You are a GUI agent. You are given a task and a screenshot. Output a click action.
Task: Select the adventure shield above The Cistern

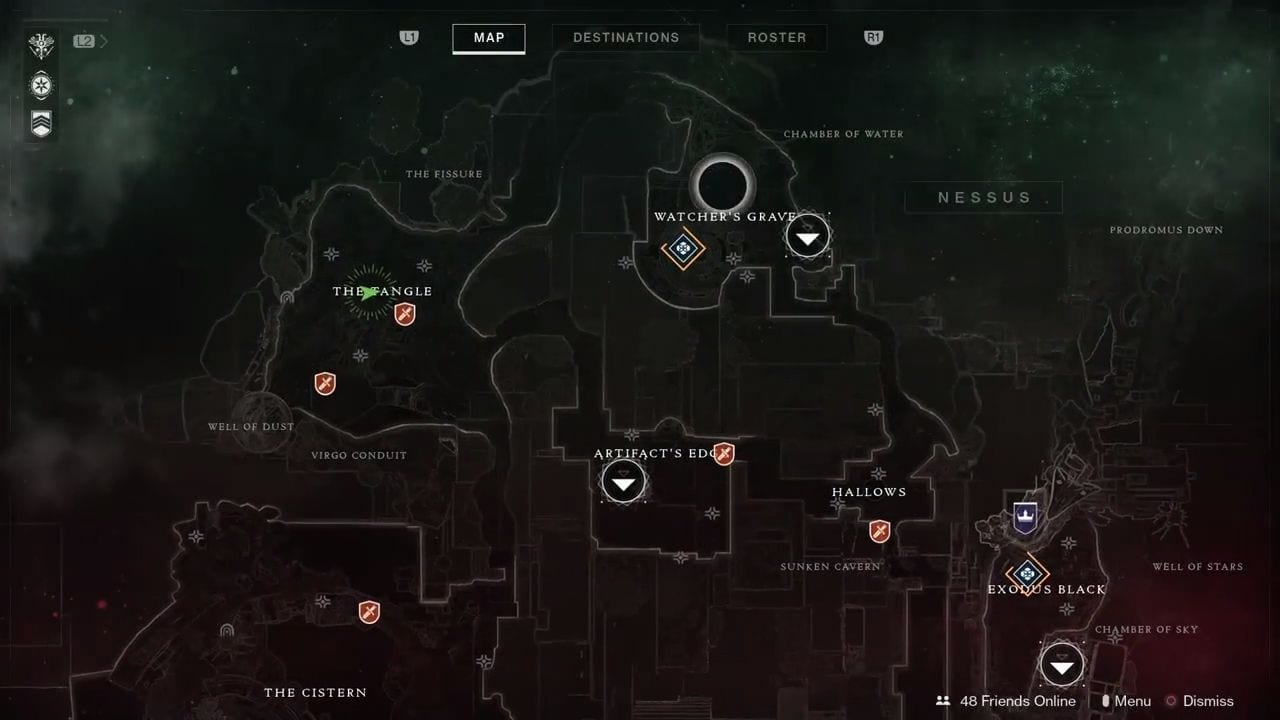(369, 611)
